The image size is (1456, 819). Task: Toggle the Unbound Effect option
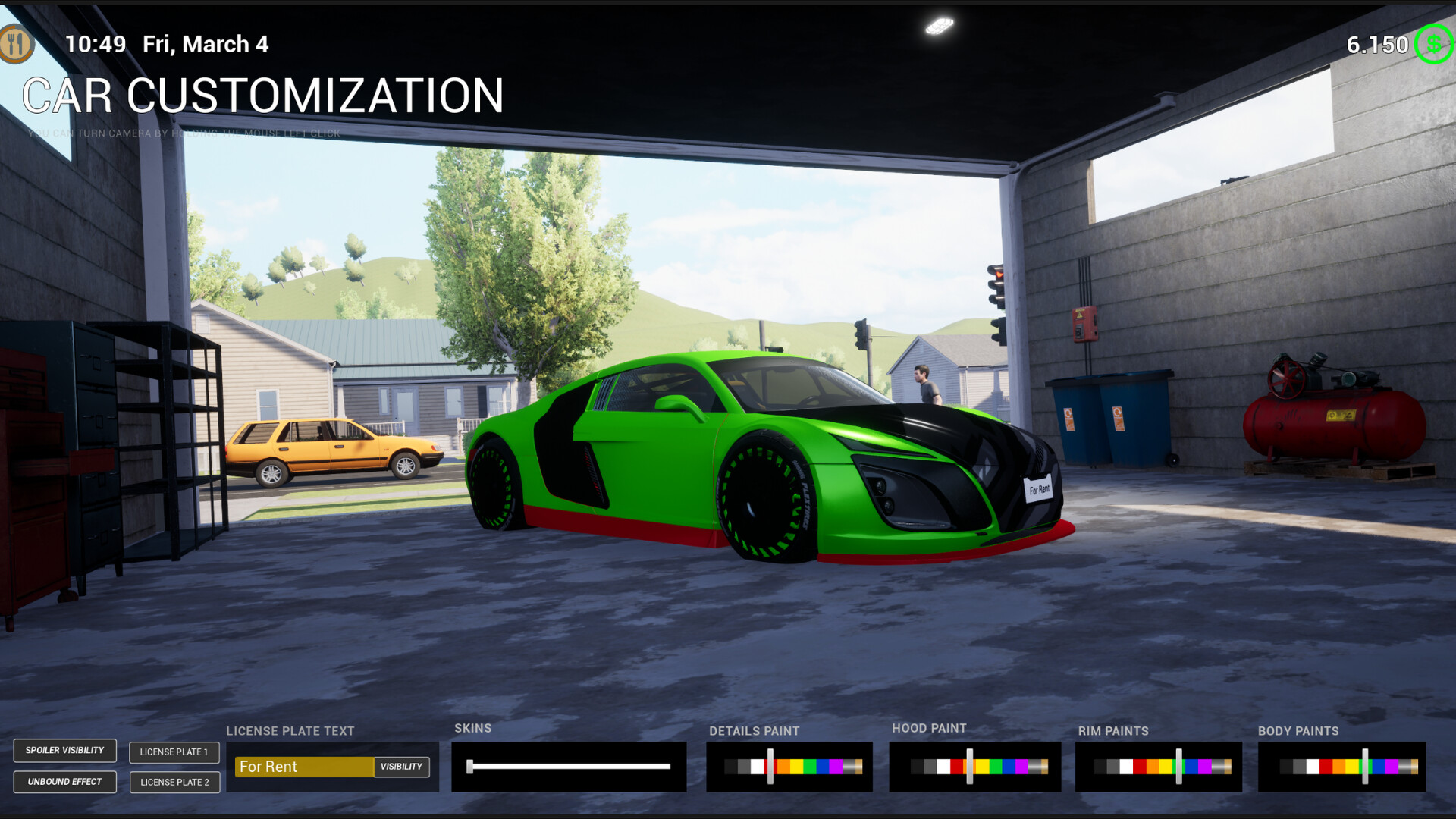(64, 781)
